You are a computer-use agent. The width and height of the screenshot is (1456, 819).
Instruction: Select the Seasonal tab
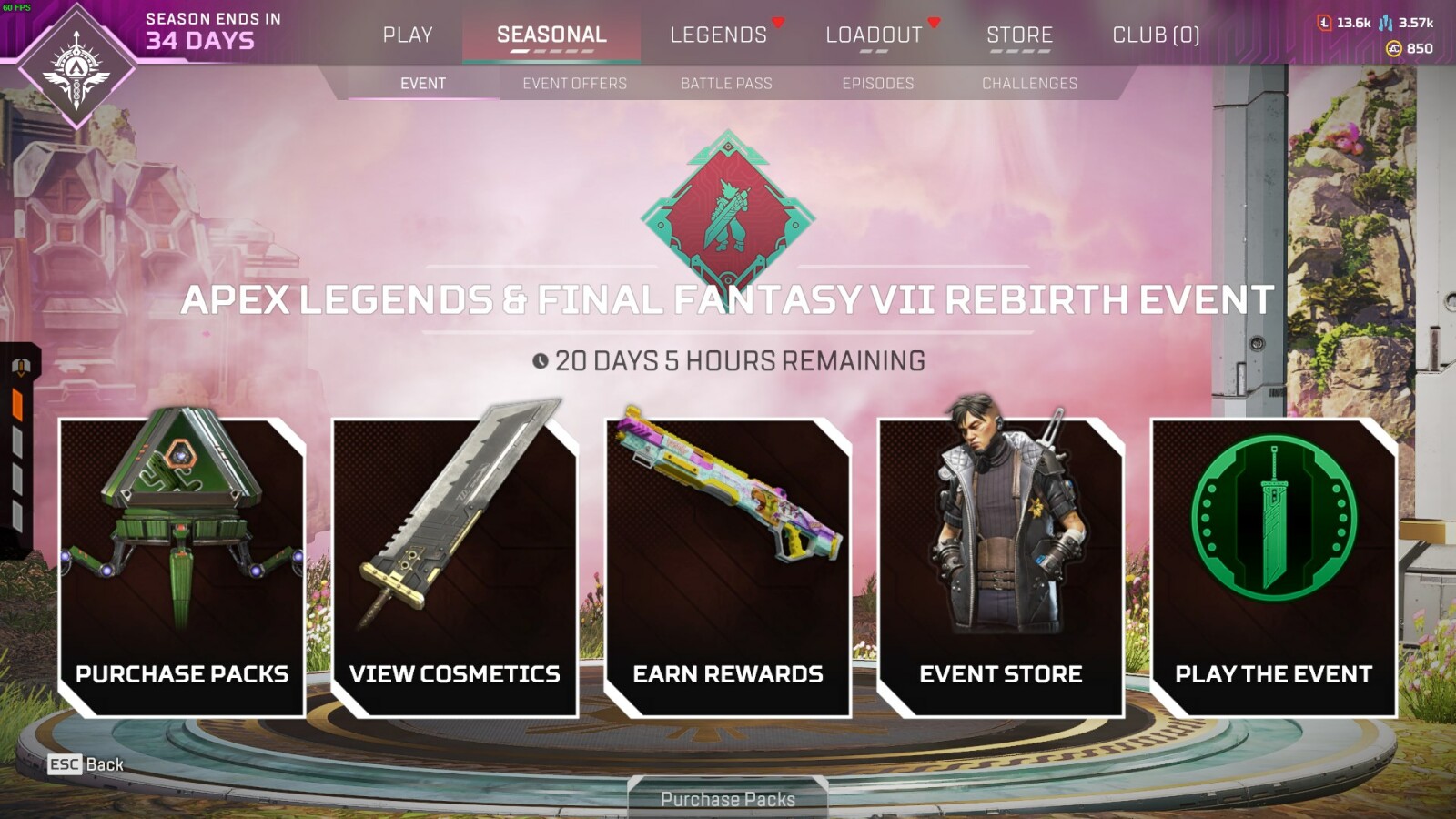pyautogui.click(x=551, y=35)
